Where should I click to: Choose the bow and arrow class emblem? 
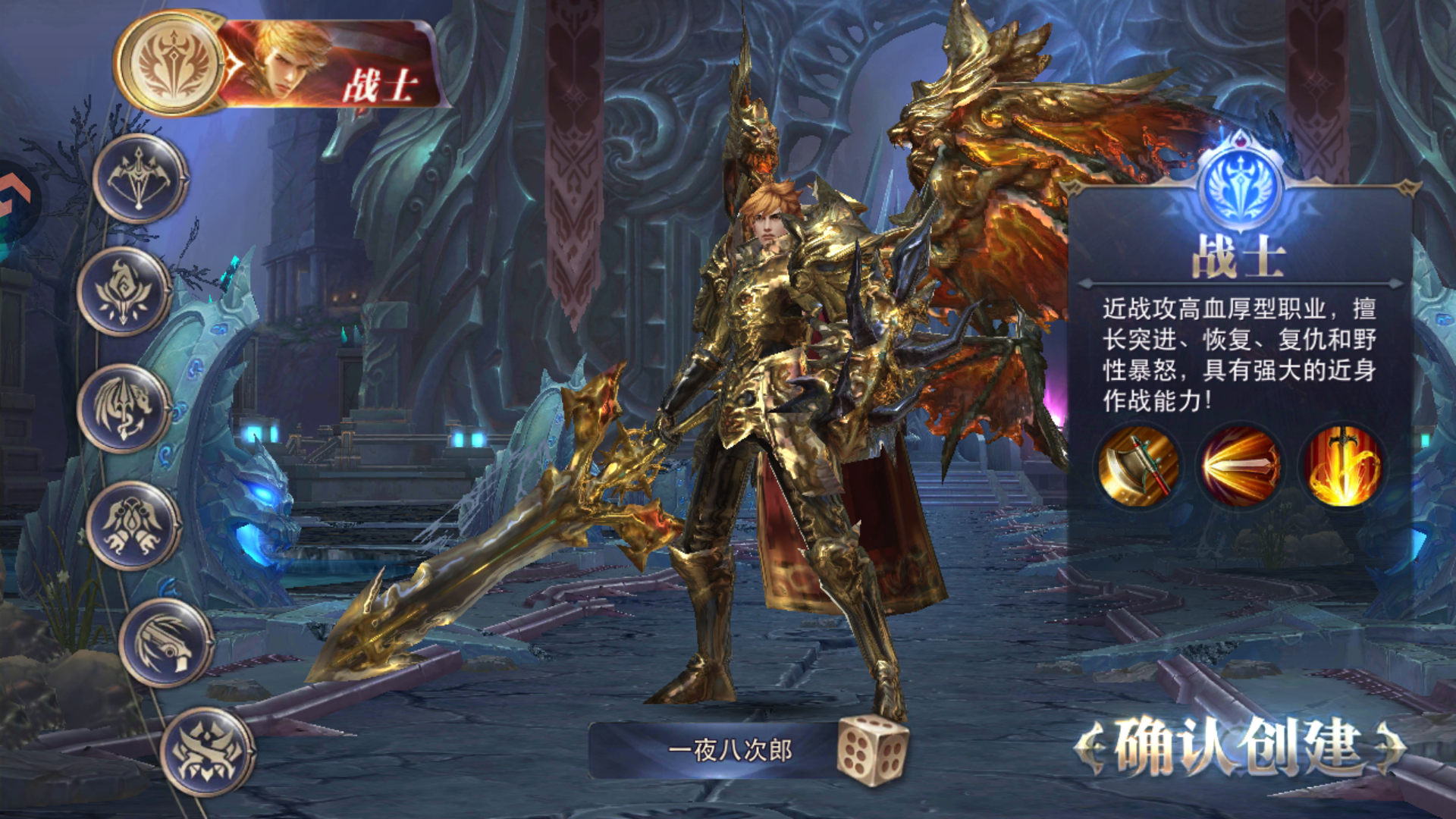coord(140,179)
